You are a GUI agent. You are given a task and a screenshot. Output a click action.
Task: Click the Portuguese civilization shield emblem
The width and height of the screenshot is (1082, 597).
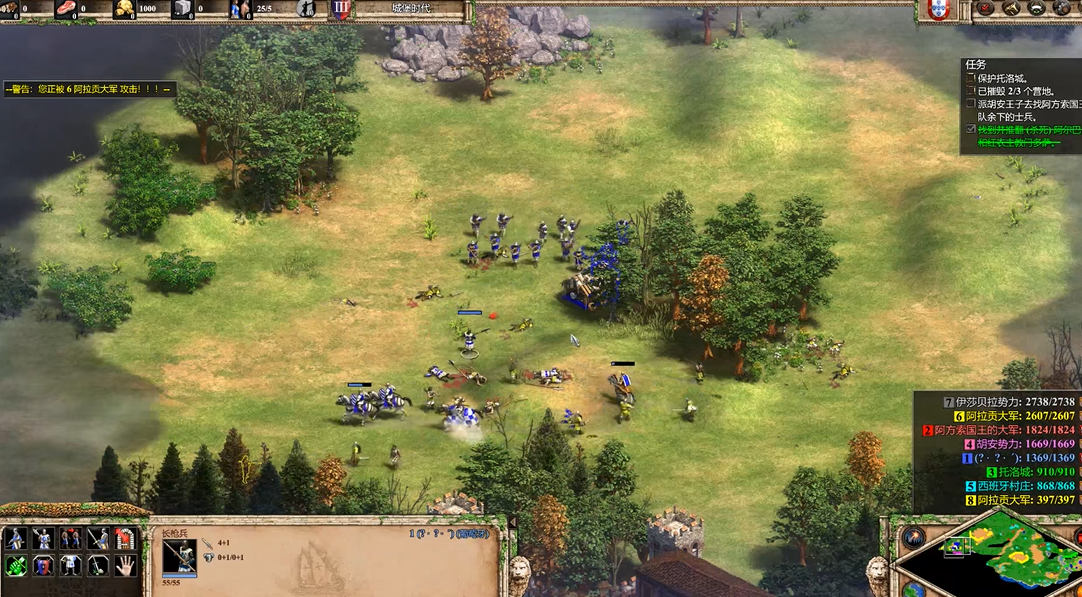[x=937, y=9]
